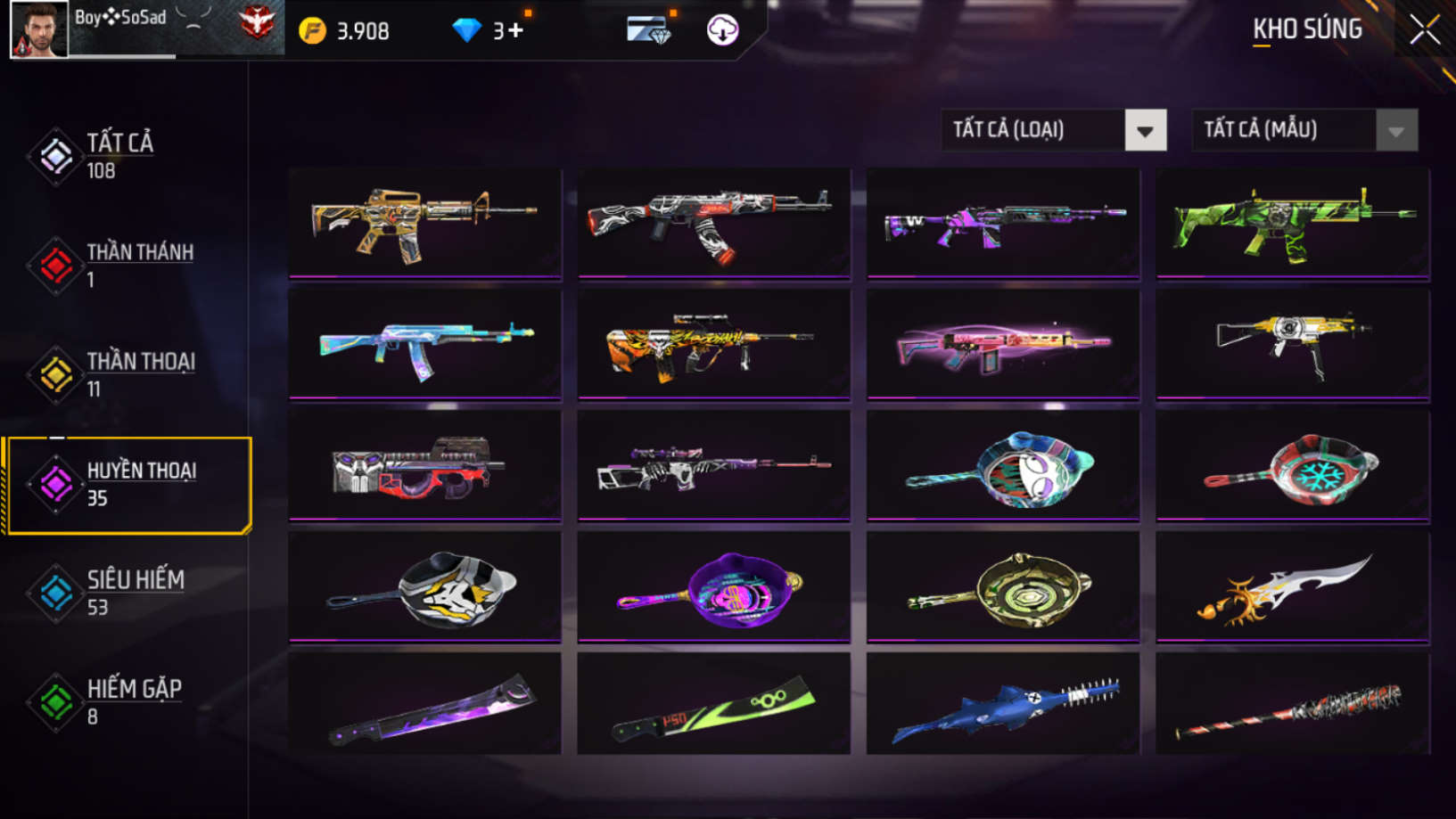Pick the snowflake frying pan skin
This screenshot has height=819, width=1456.
click(1292, 465)
